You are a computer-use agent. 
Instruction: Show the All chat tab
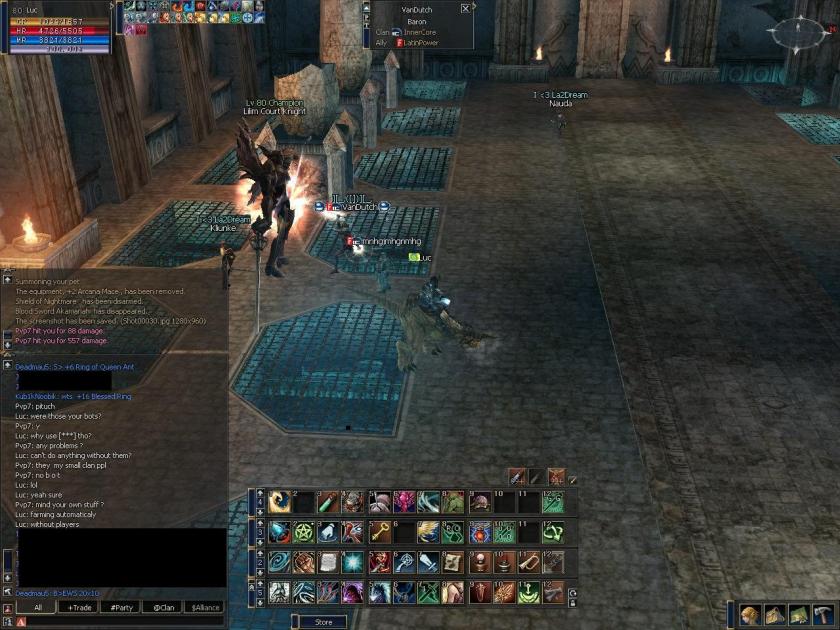coord(38,607)
